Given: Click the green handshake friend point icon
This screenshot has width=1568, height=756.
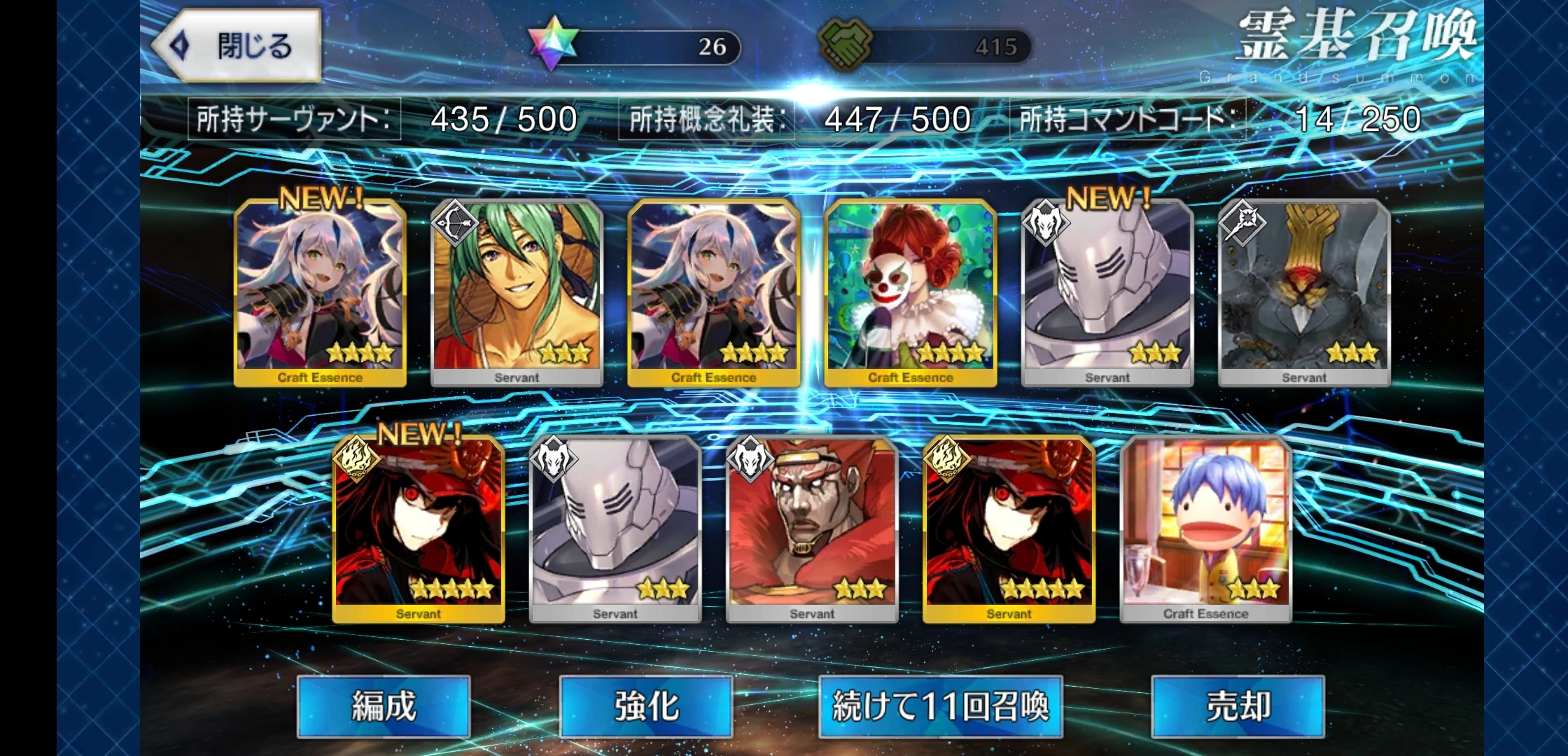Looking at the screenshot, I should coord(845,44).
